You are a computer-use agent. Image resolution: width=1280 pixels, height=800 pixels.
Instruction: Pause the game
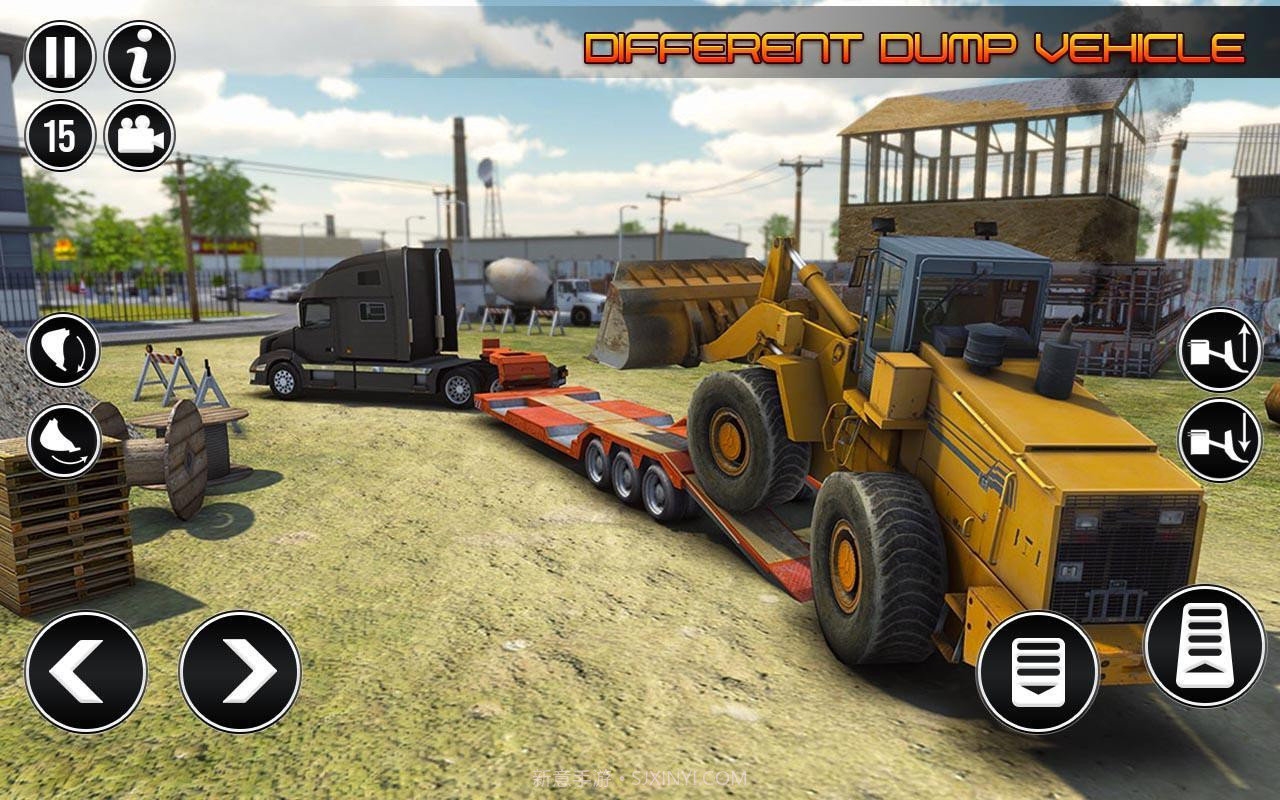[60, 56]
